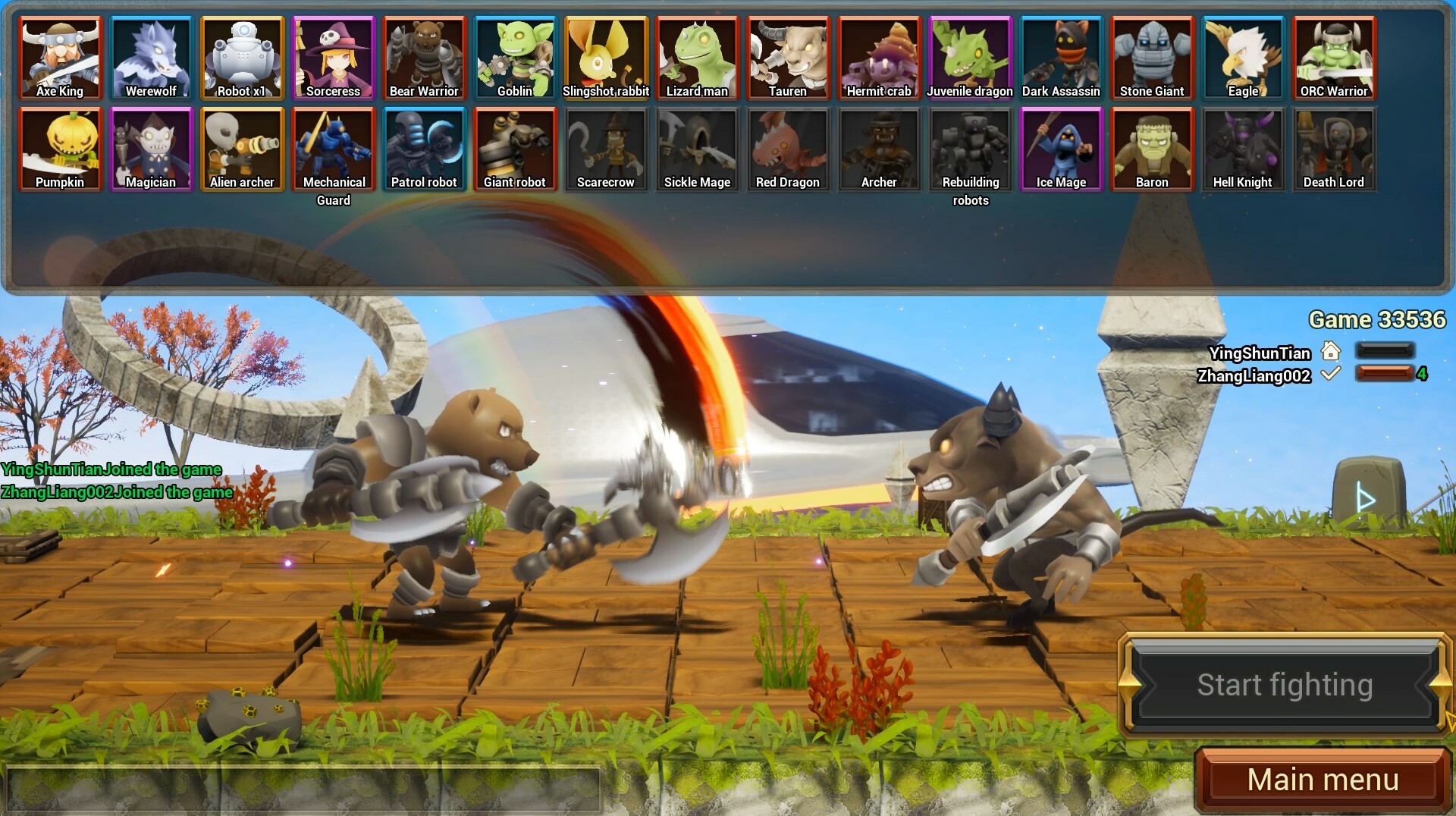
Task: Select the Axe King character
Action: pyautogui.click(x=60, y=58)
